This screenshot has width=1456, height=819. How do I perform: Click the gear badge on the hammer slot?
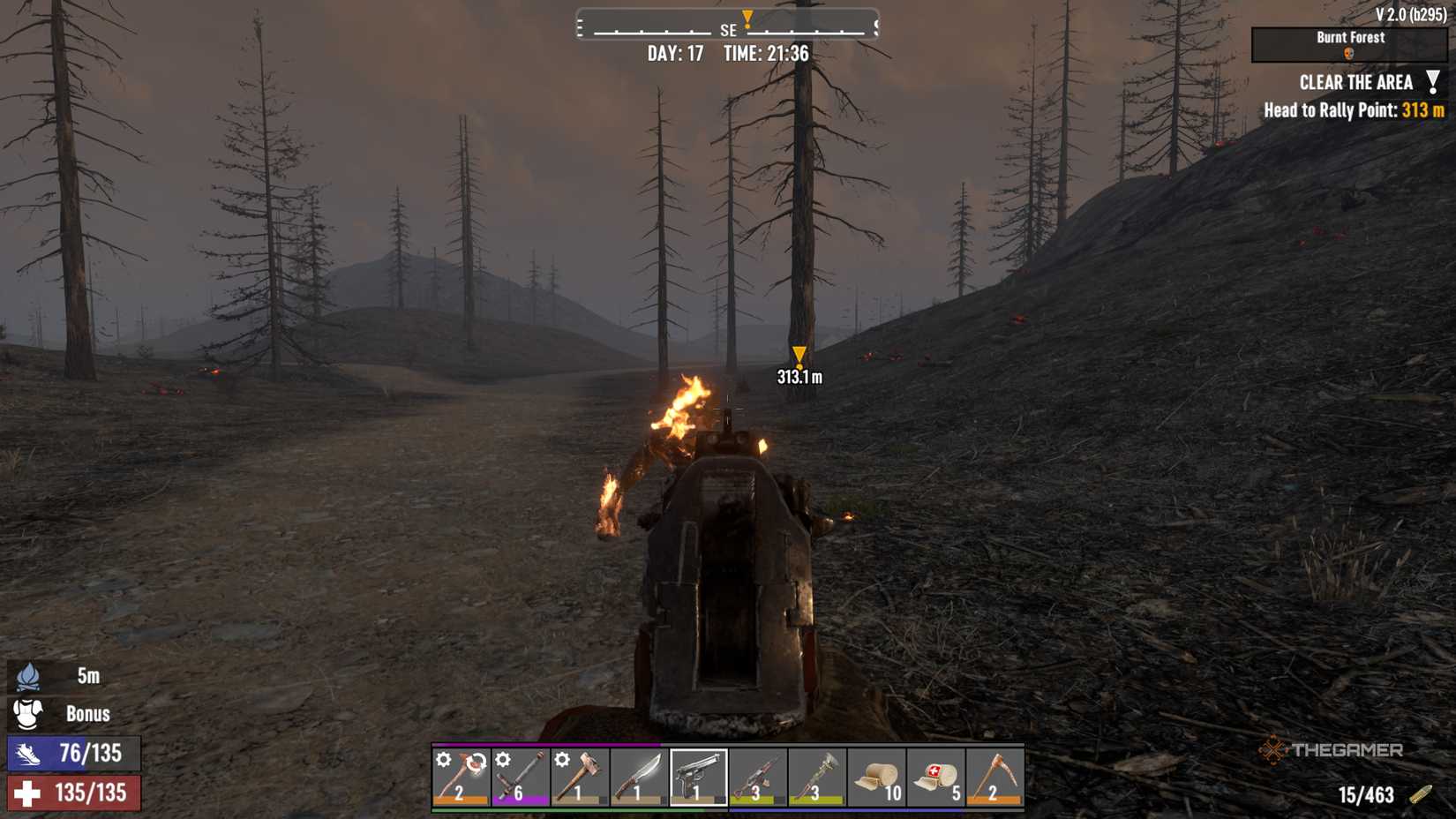pos(562,759)
